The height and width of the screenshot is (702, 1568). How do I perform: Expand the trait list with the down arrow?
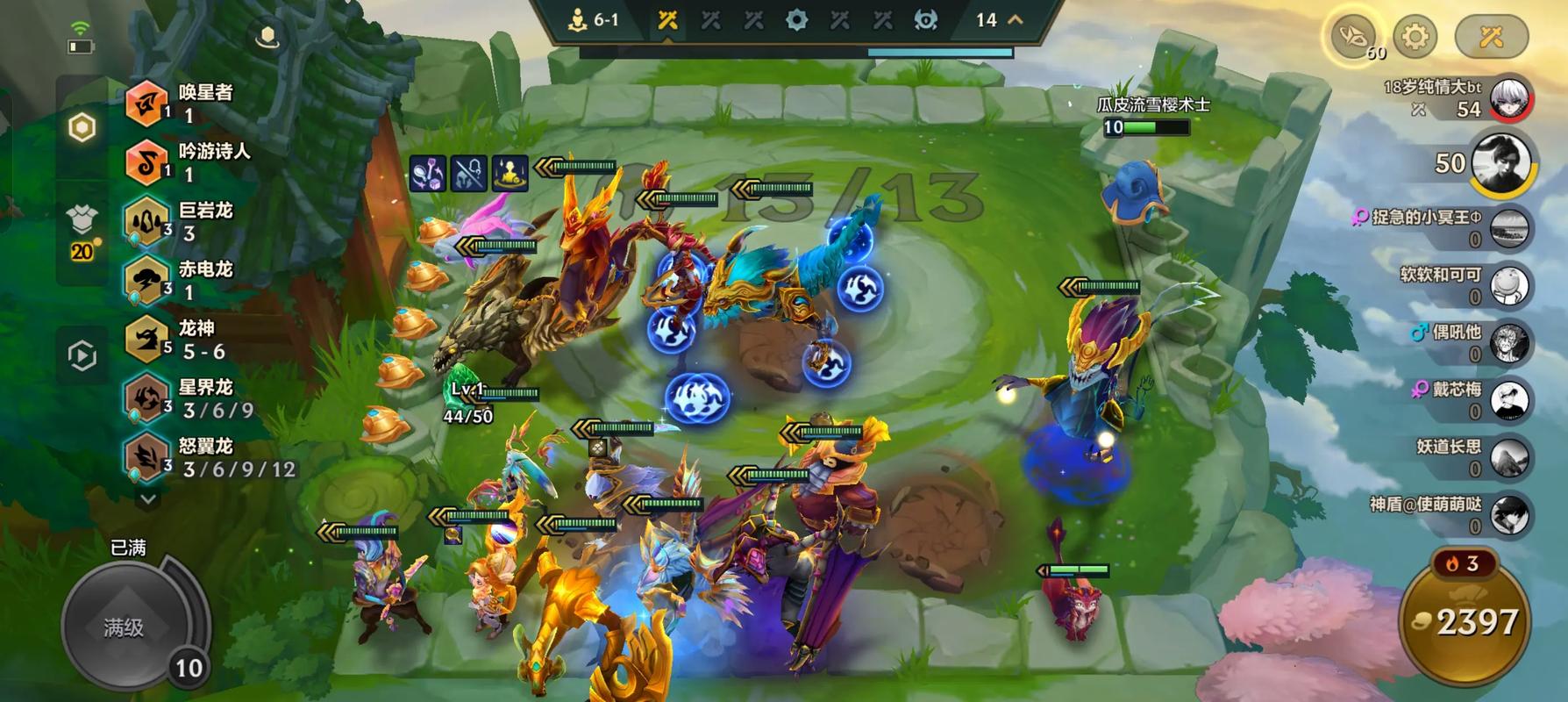pos(148,498)
